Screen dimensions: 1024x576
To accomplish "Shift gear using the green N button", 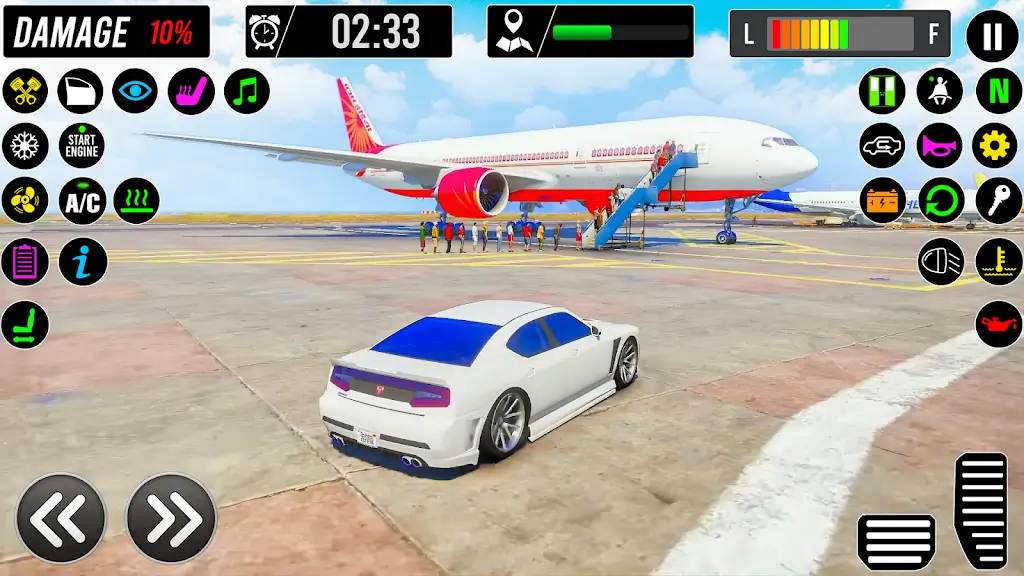I will (997, 91).
